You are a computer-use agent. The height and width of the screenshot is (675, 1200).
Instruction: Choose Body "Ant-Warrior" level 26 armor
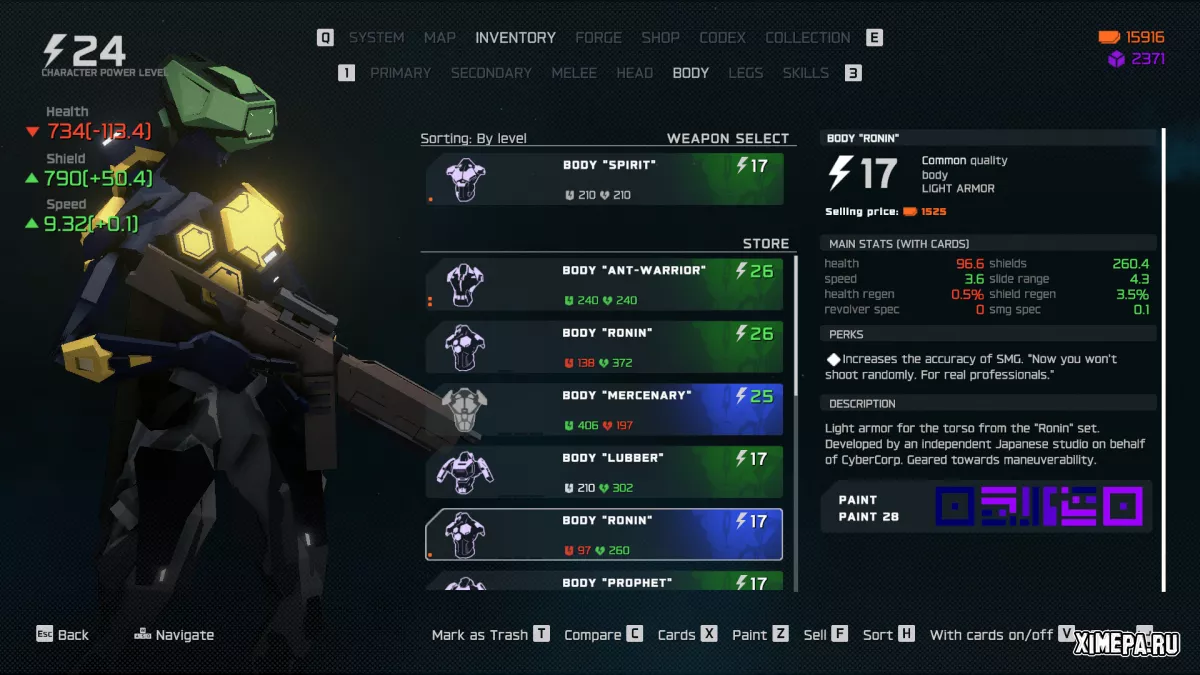pyautogui.click(x=604, y=285)
